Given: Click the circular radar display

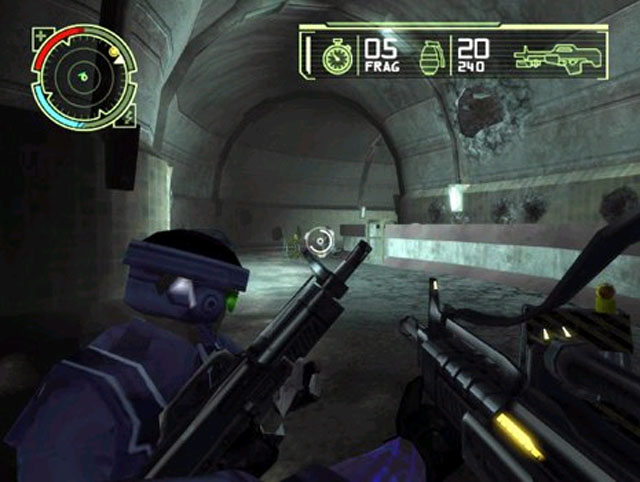Looking at the screenshot, I should [83, 74].
